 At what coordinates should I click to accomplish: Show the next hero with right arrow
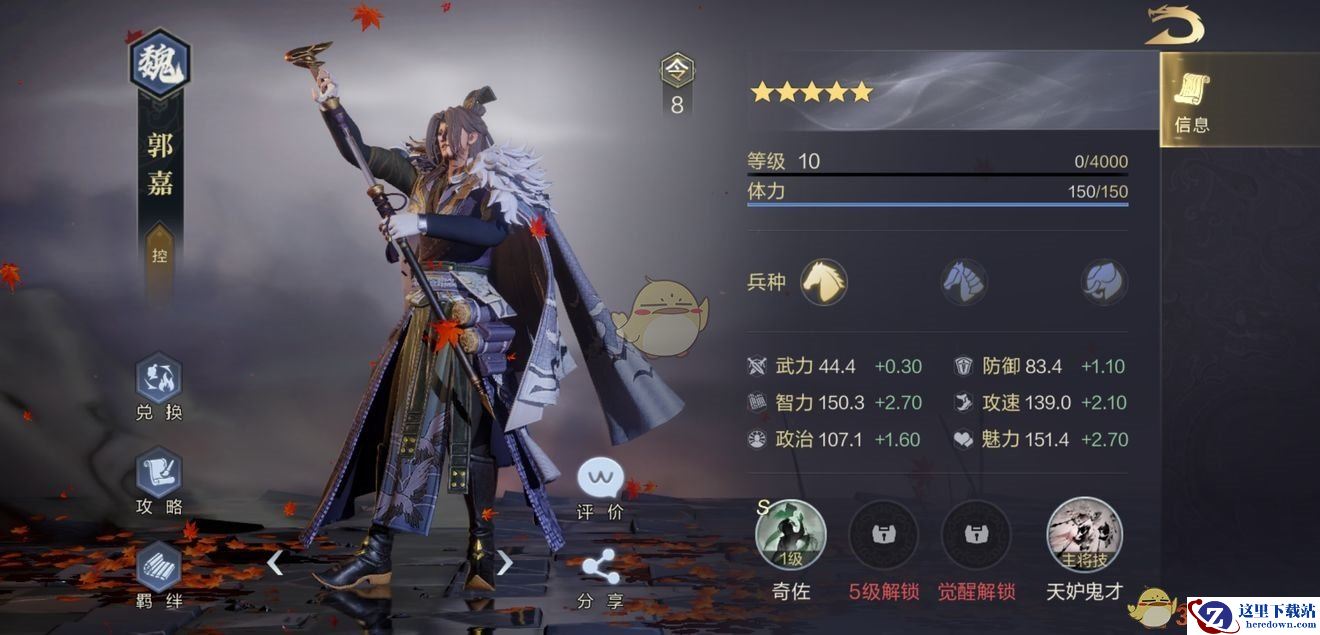(x=505, y=563)
